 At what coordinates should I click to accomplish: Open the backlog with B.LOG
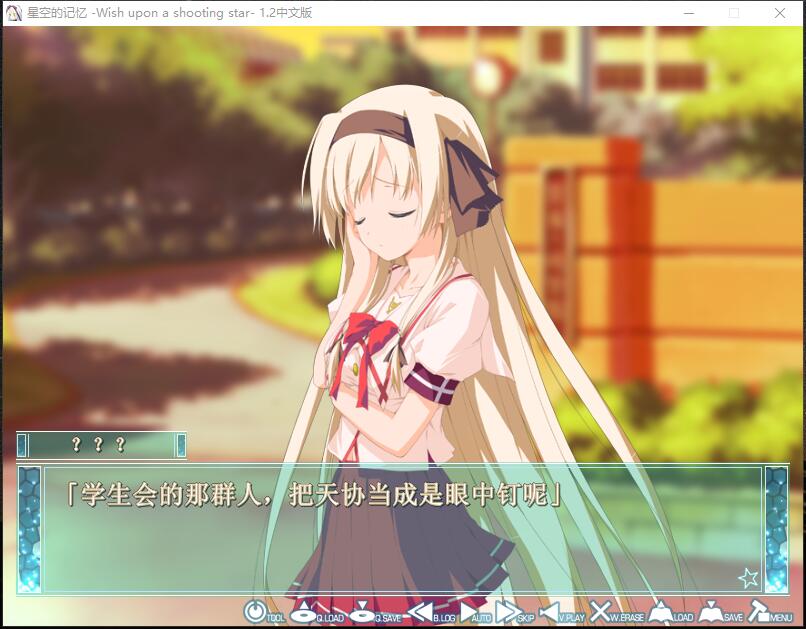420,610
